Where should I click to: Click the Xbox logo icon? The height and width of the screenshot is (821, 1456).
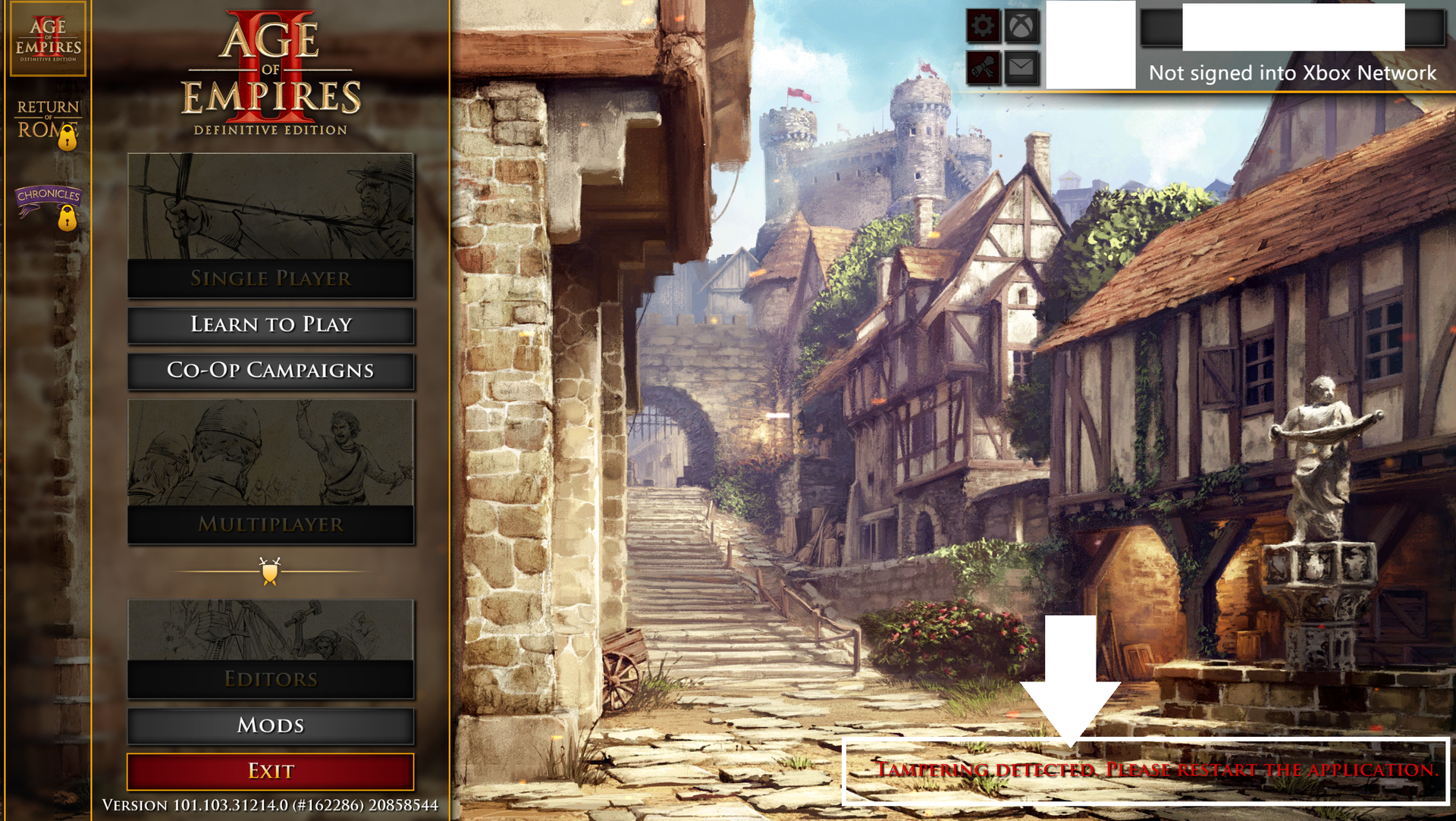coord(1021,27)
